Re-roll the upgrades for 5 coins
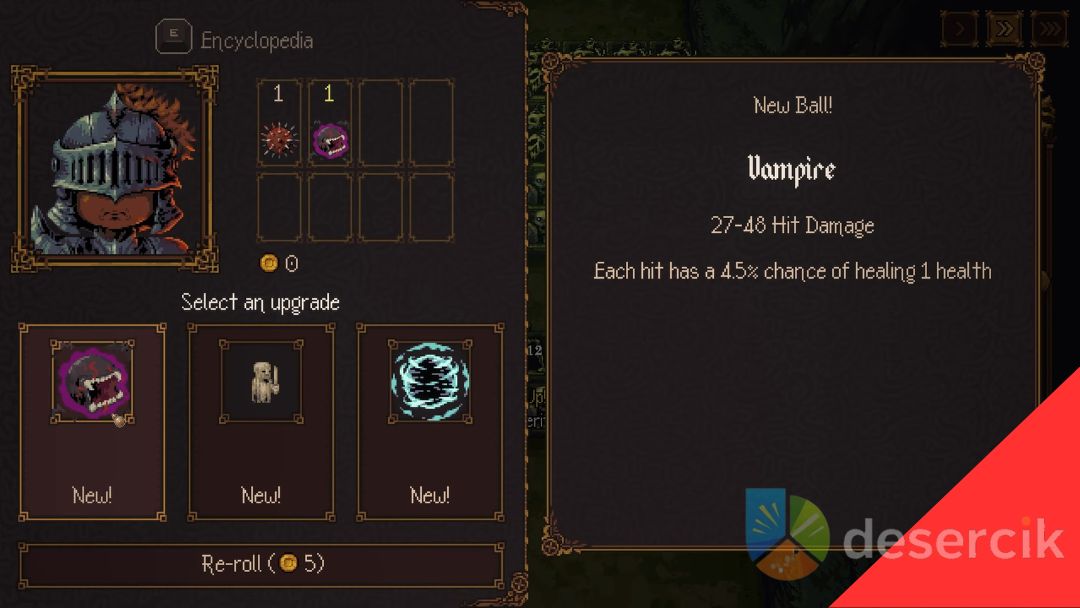 coord(262,564)
